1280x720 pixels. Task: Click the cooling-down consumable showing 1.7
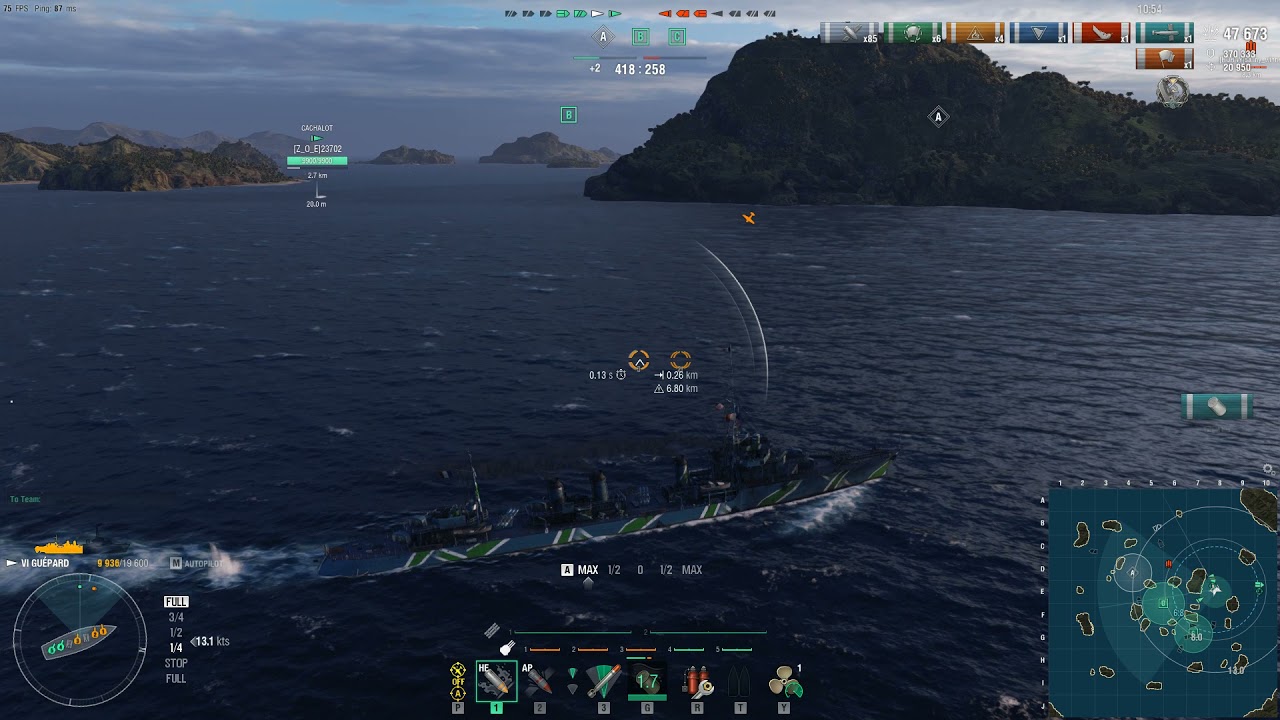647,681
